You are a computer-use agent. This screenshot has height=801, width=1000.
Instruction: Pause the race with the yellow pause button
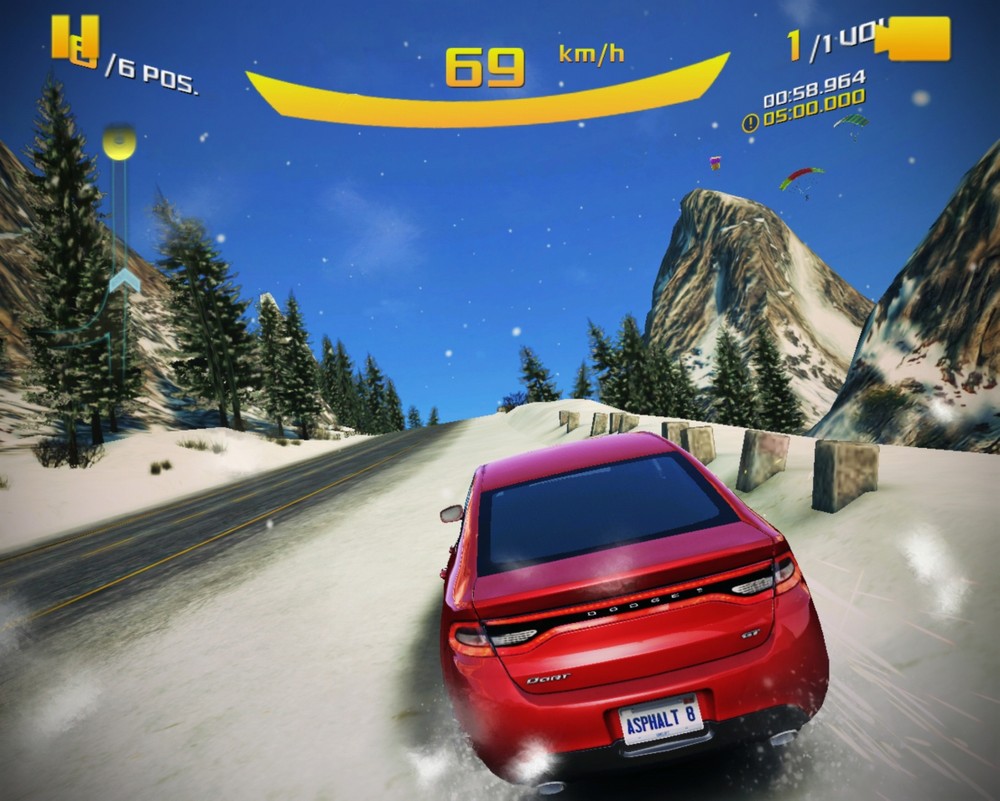[75, 38]
